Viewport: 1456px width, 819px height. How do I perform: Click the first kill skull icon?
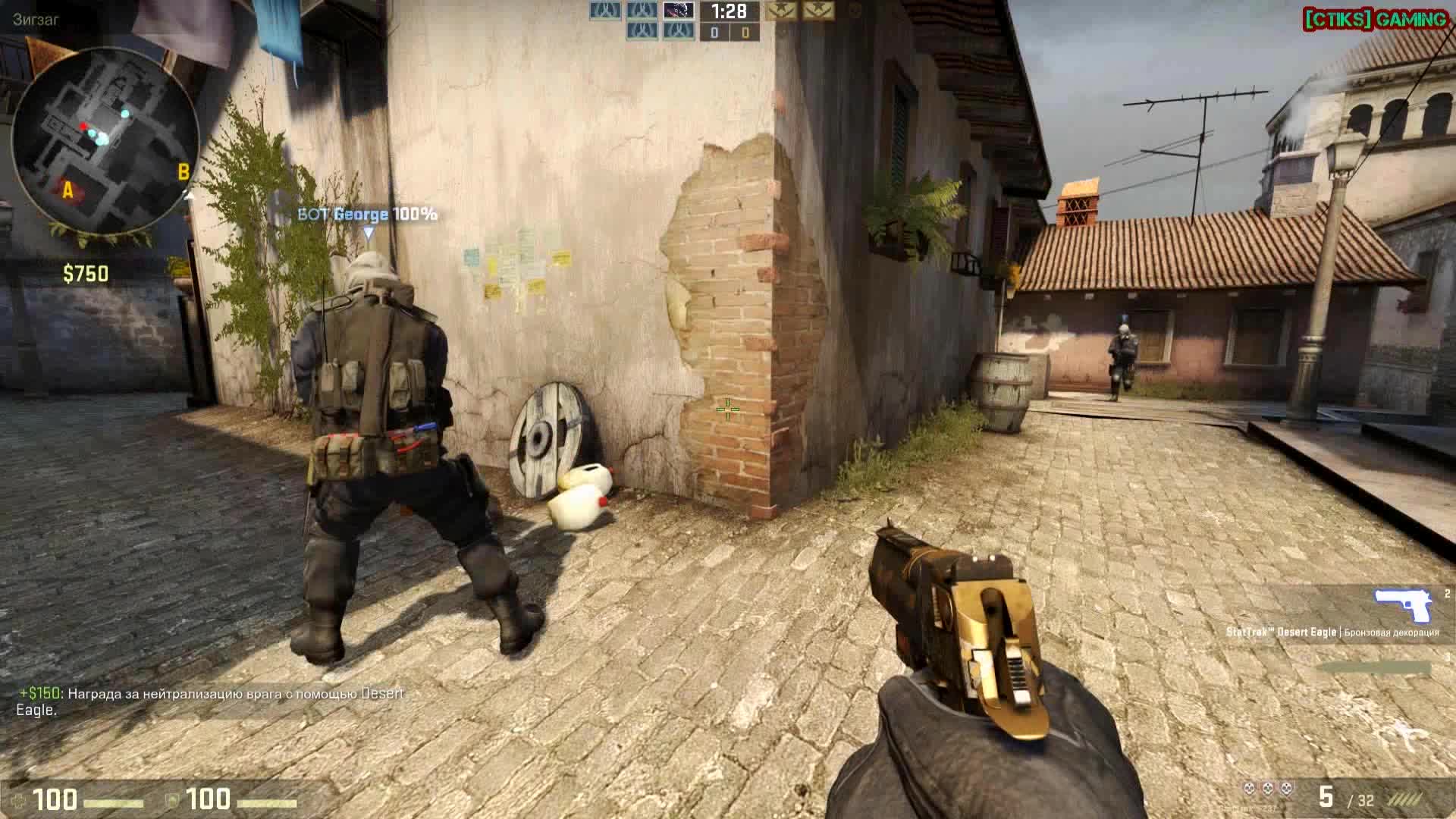pos(1250,789)
